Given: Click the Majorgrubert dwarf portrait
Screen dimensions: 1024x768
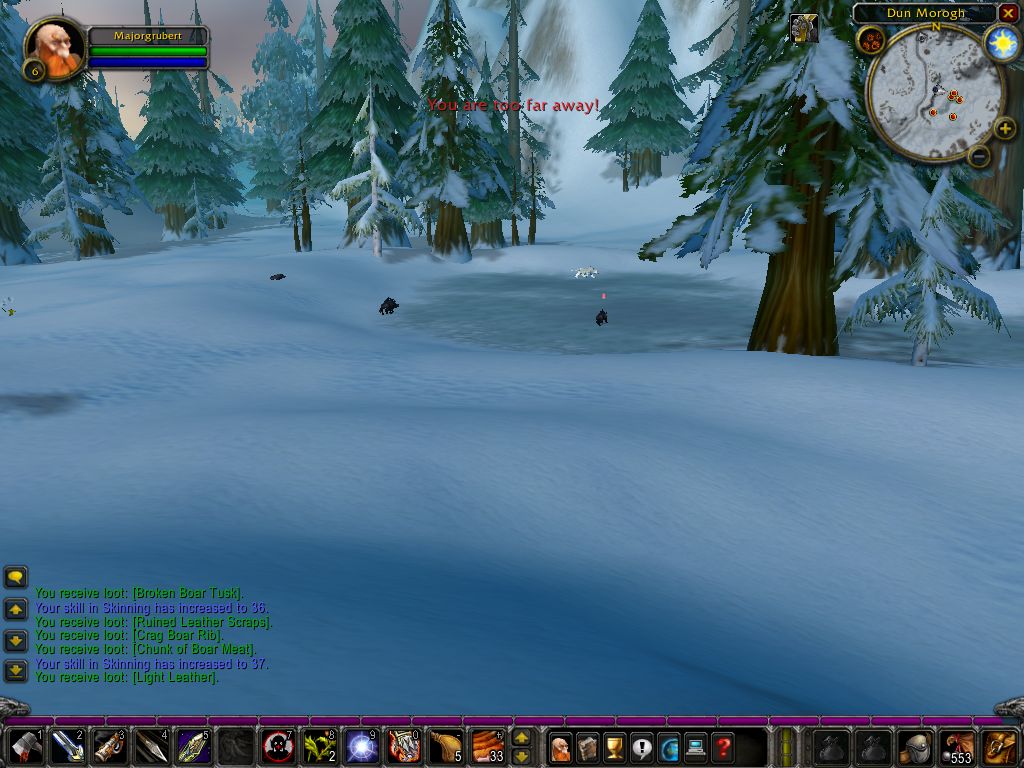Looking at the screenshot, I should pos(53,46).
